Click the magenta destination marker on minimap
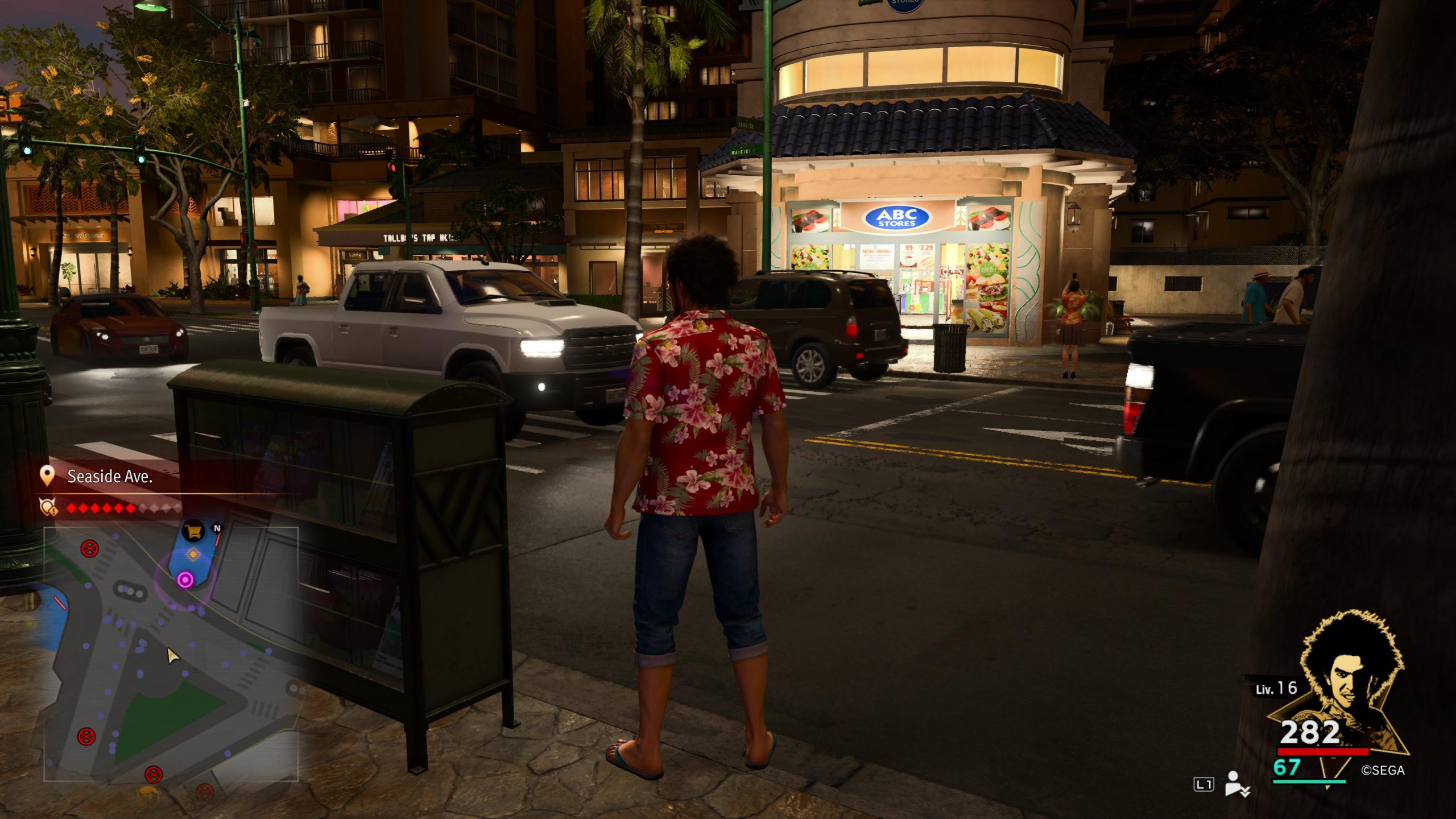Viewport: 1456px width, 819px height. coord(185,580)
